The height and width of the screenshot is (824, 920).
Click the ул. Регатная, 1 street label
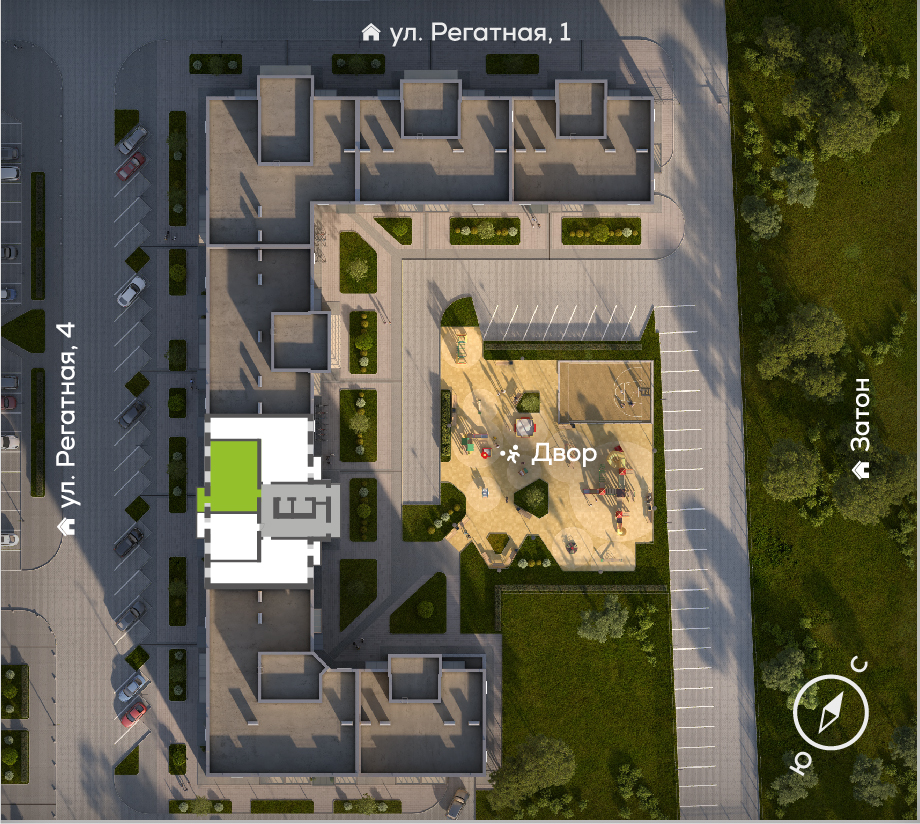467,32
